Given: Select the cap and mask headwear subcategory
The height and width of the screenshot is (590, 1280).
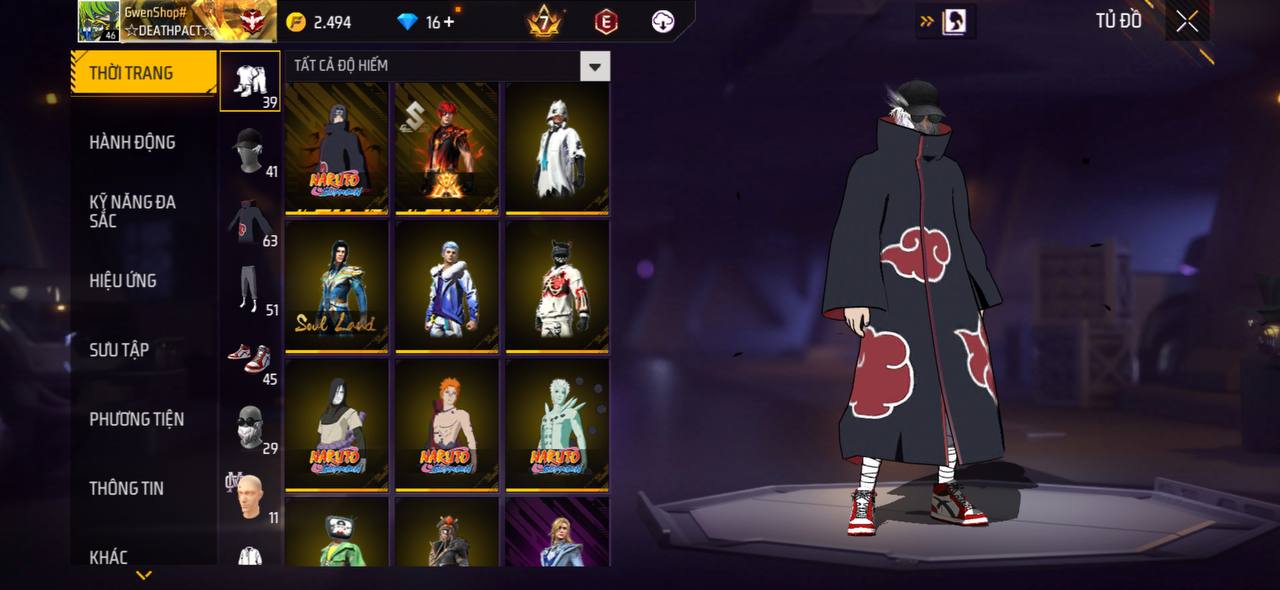Looking at the screenshot, I should click(x=250, y=151).
